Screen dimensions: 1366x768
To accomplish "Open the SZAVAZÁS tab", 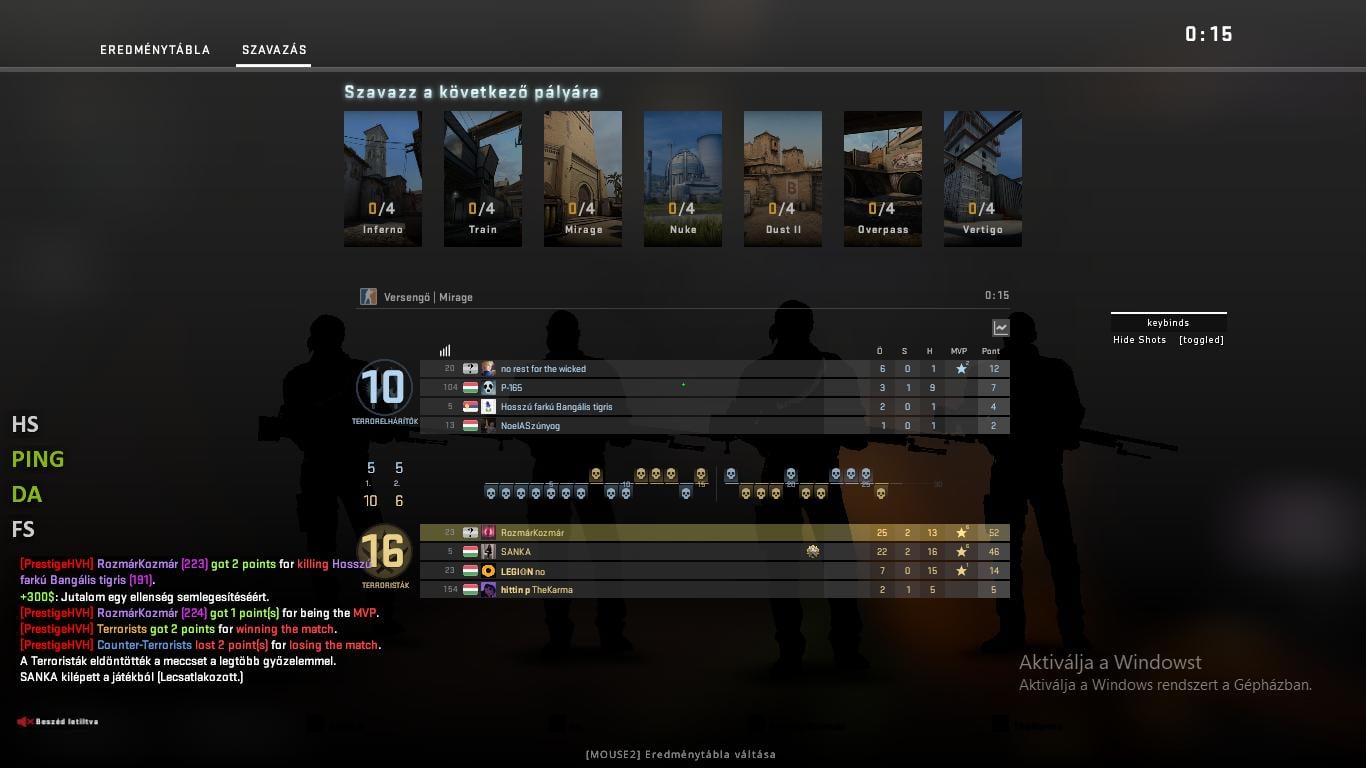I will (x=273, y=49).
